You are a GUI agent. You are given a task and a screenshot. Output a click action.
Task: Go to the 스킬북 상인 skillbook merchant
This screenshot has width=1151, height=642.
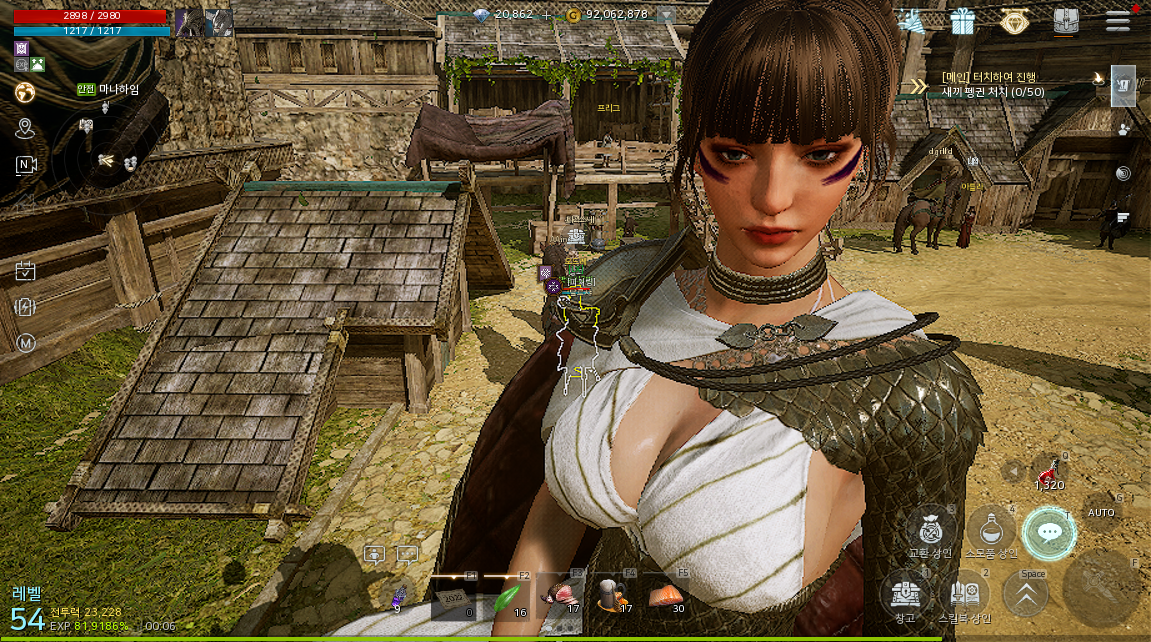click(965, 592)
